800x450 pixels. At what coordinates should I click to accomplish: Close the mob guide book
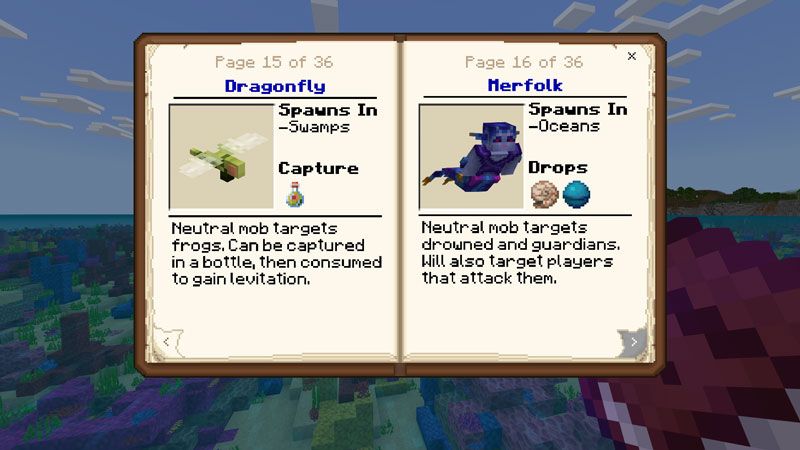[x=631, y=57]
